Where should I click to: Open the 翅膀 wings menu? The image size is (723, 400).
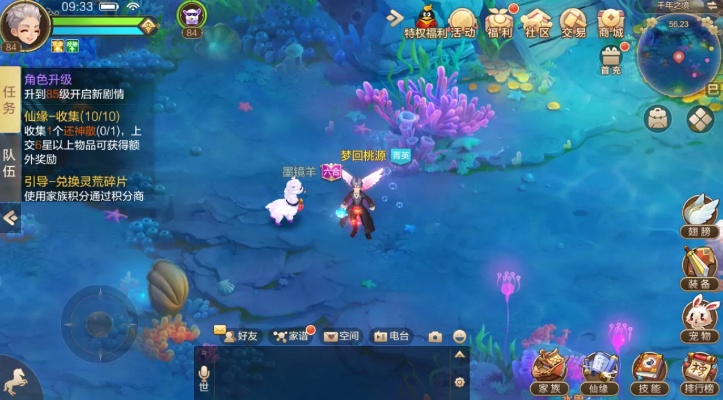click(700, 214)
